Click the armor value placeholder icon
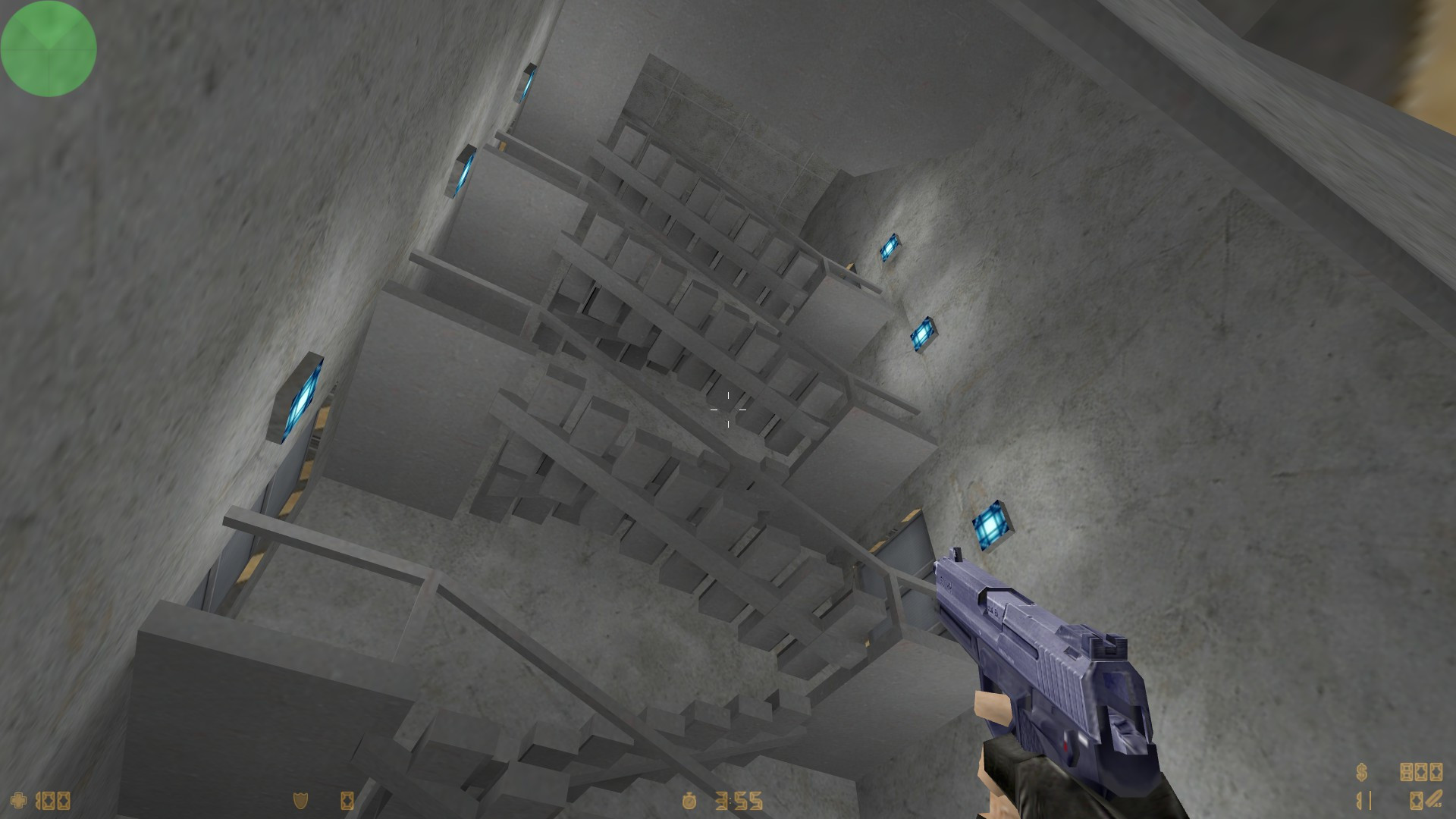 pyautogui.click(x=347, y=801)
